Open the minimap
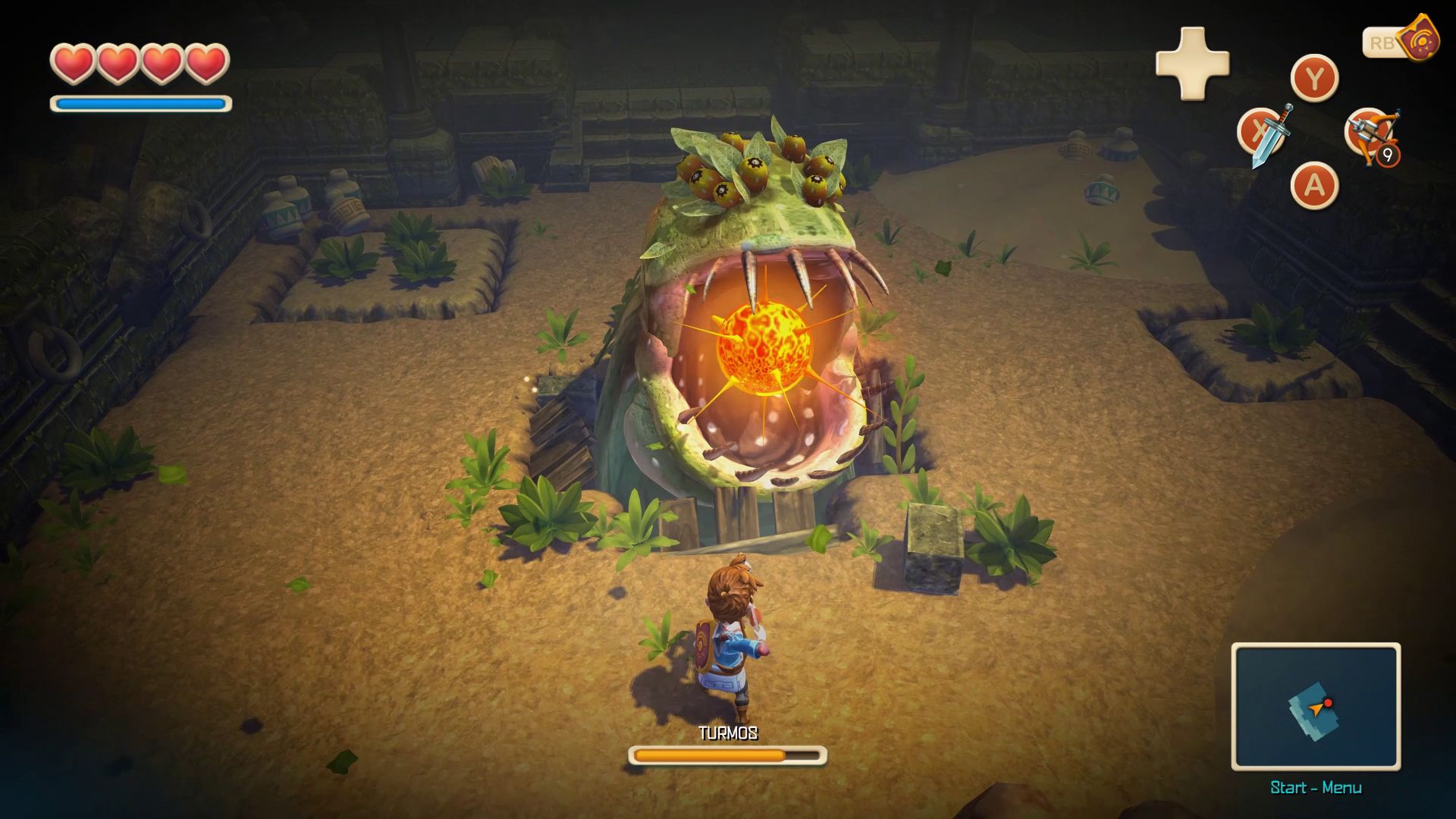This screenshot has height=819, width=1456. [x=1316, y=707]
